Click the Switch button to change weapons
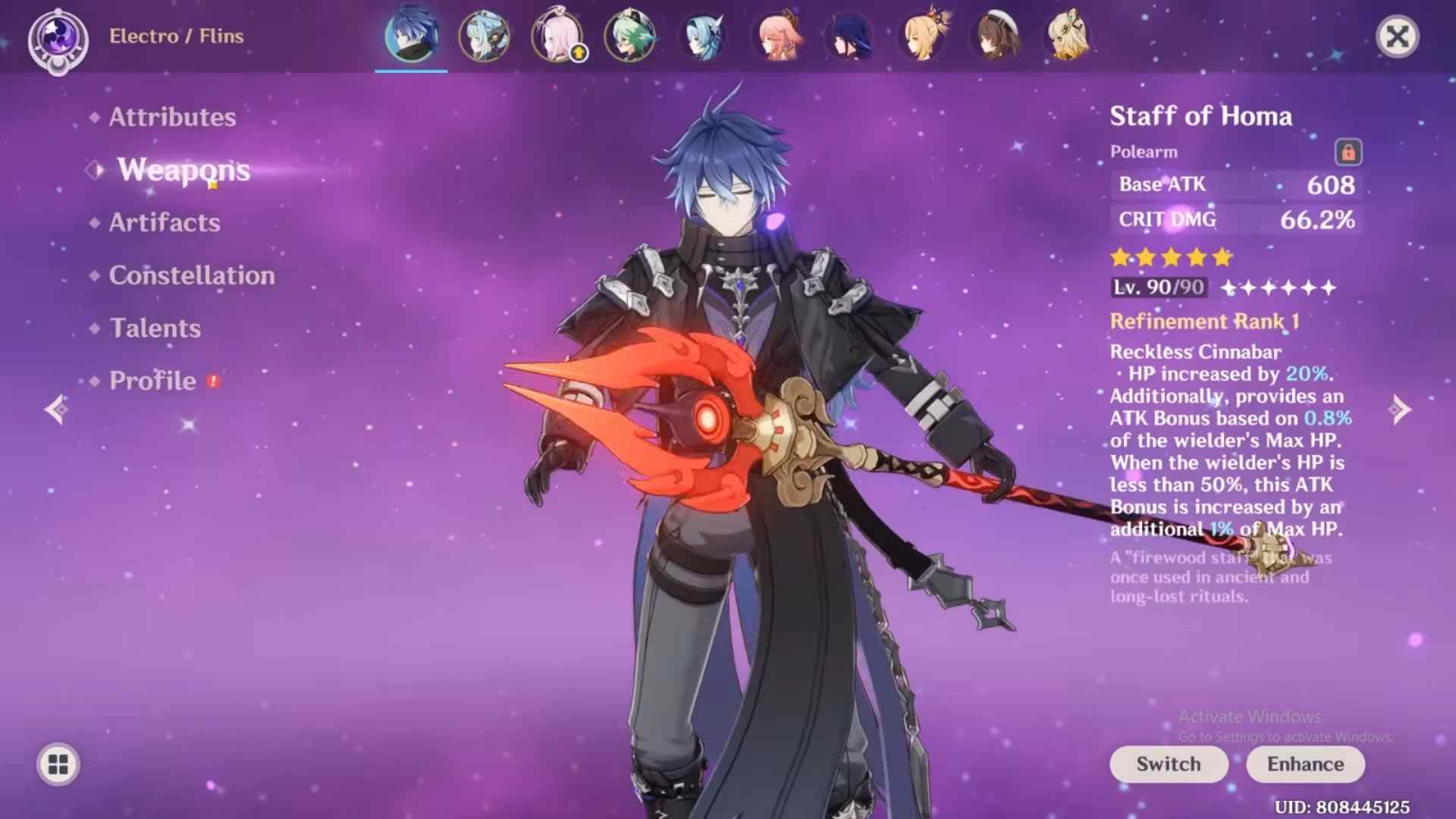The height and width of the screenshot is (819, 1456). coord(1168,764)
